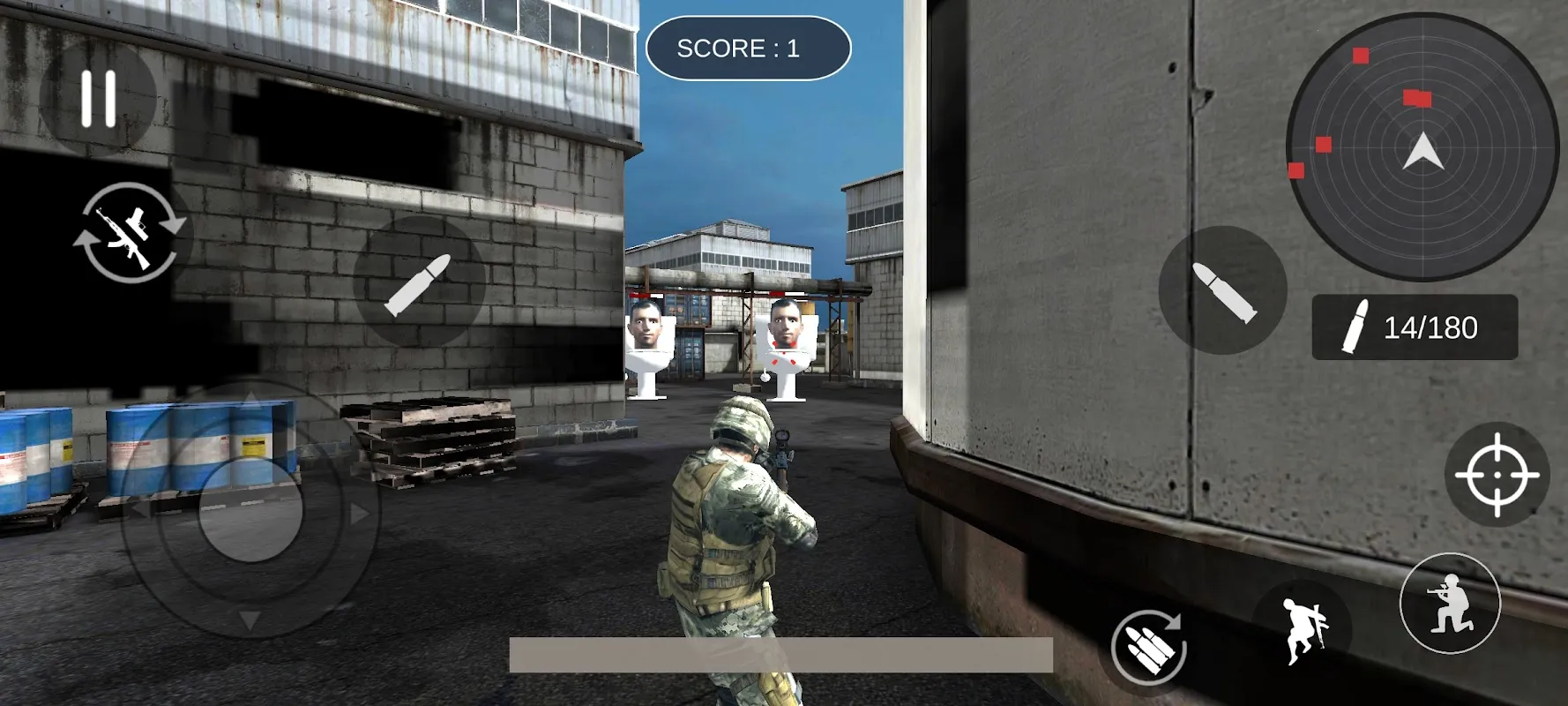Open the pause menu
The image size is (1568, 706).
(x=97, y=97)
